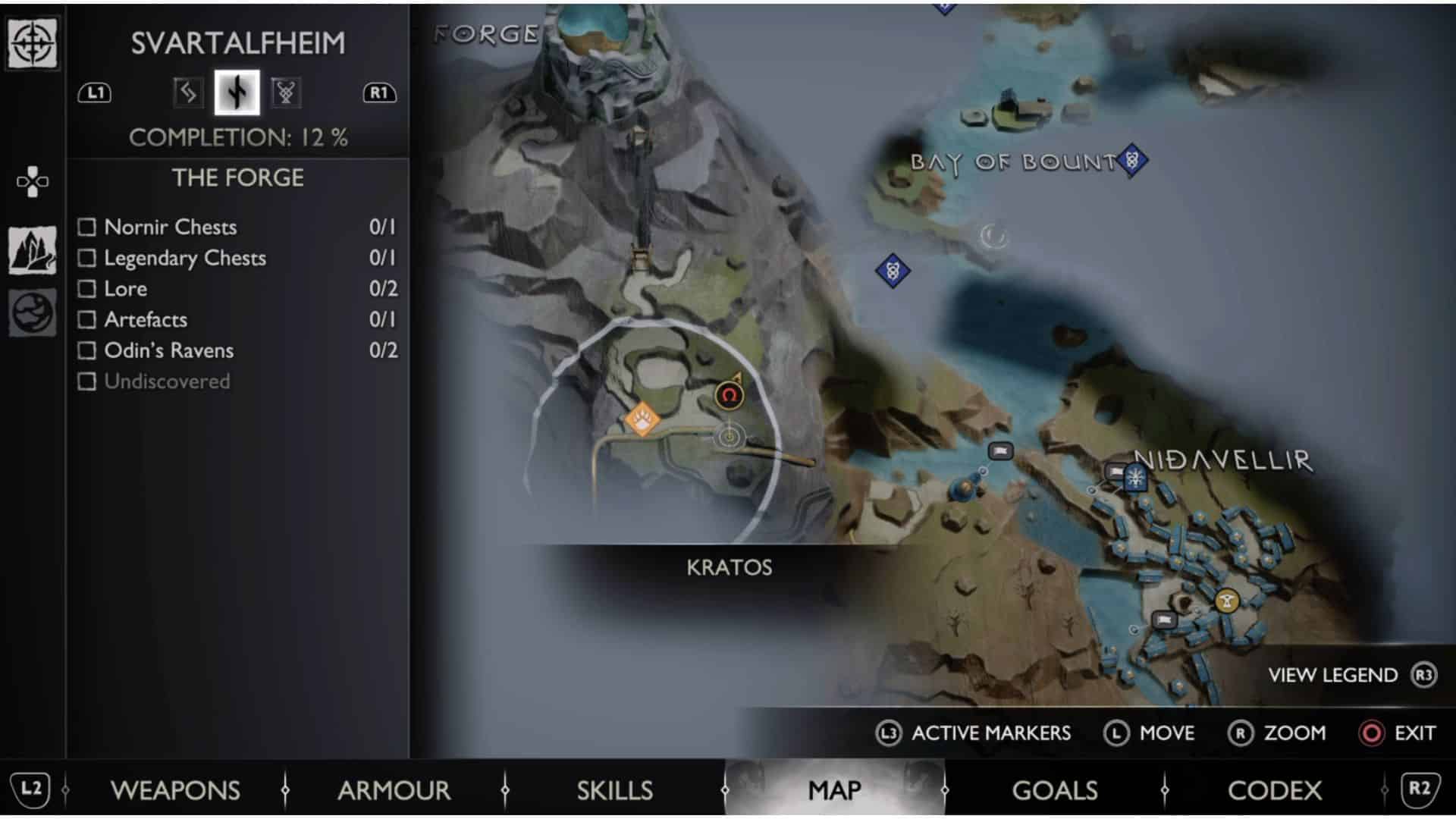Tick the Legendary Chests checkbox
Image resolution: width=1456 pixels, height=819 pixels.
[x=87, y=258]
